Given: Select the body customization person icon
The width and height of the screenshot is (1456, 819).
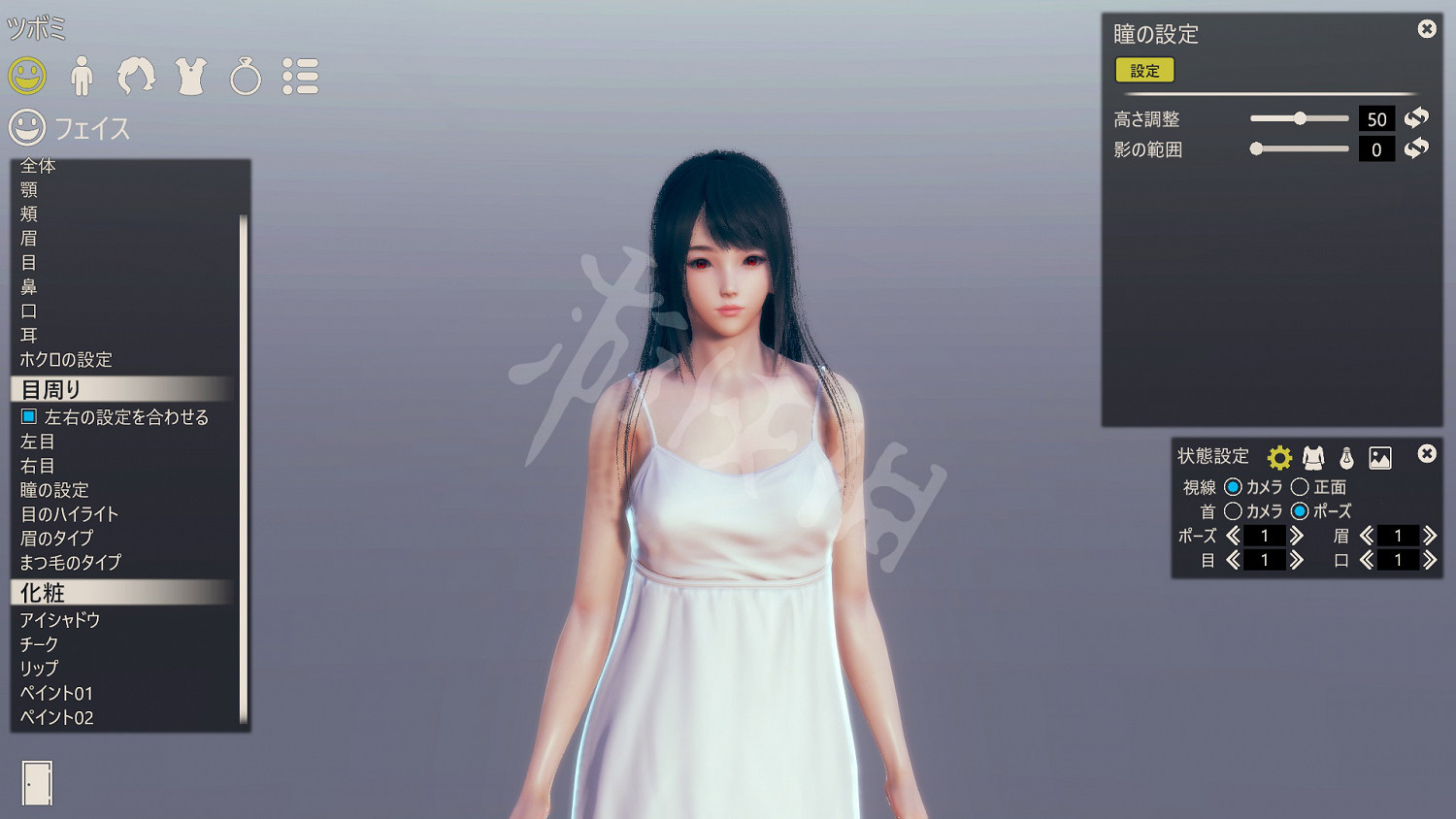Looking at the screenshot, I should click(83, 76).
